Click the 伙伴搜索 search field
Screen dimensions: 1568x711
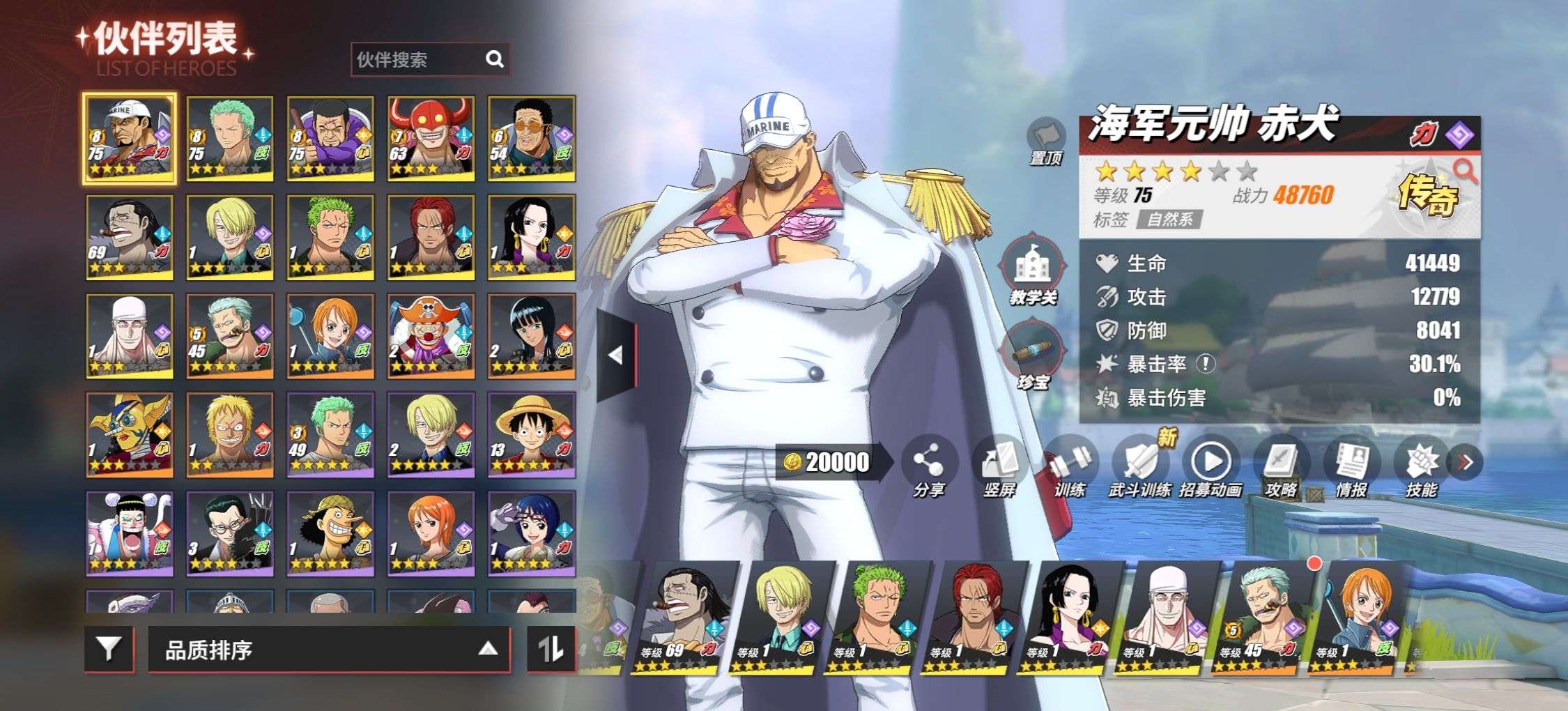click(x=418, y=60)
